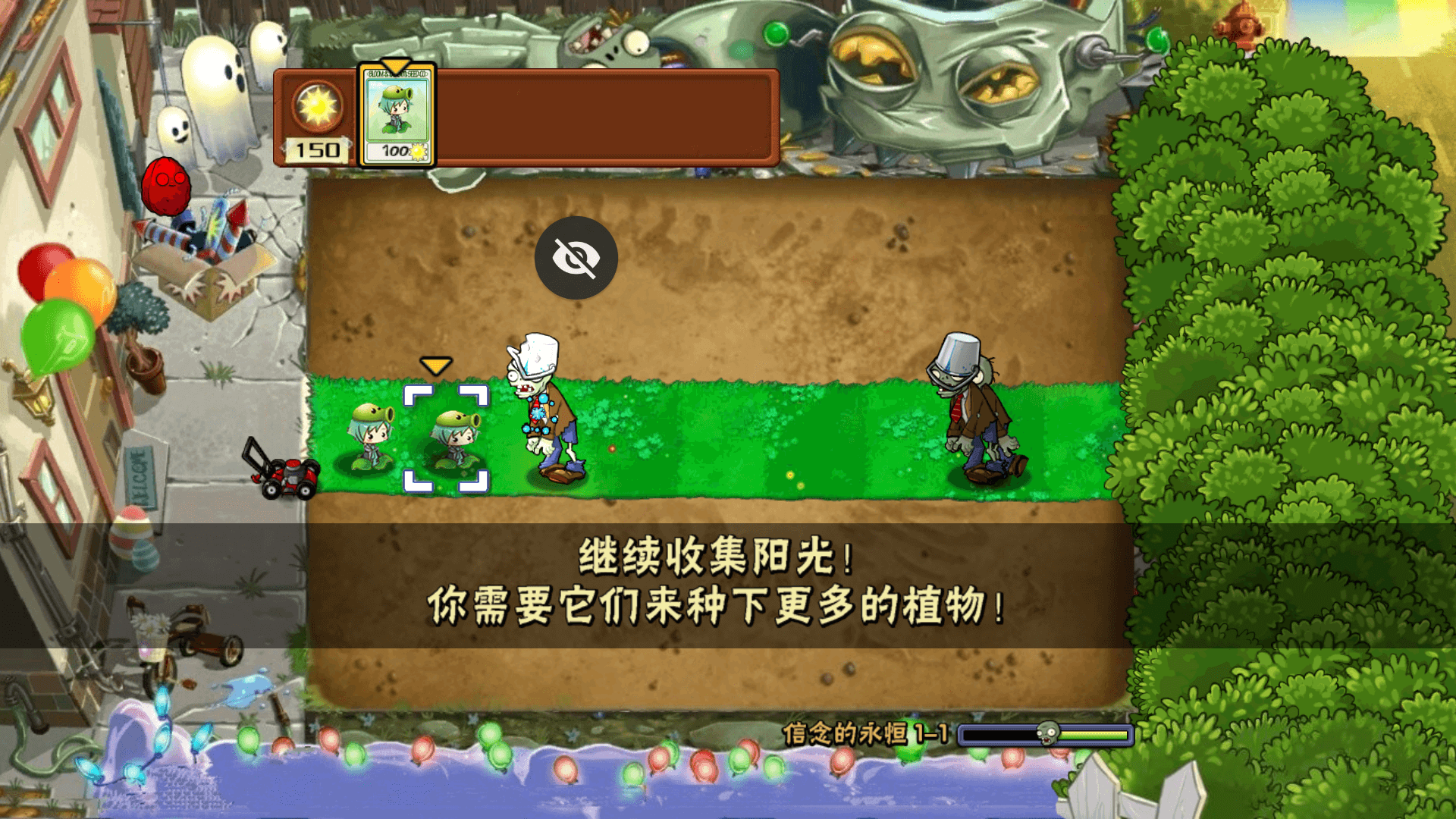Image resolution: width=1456 pixels, height=819 pixels.
Task: Select the Peashooter seed packet
Action: click(x=394, y=115)
